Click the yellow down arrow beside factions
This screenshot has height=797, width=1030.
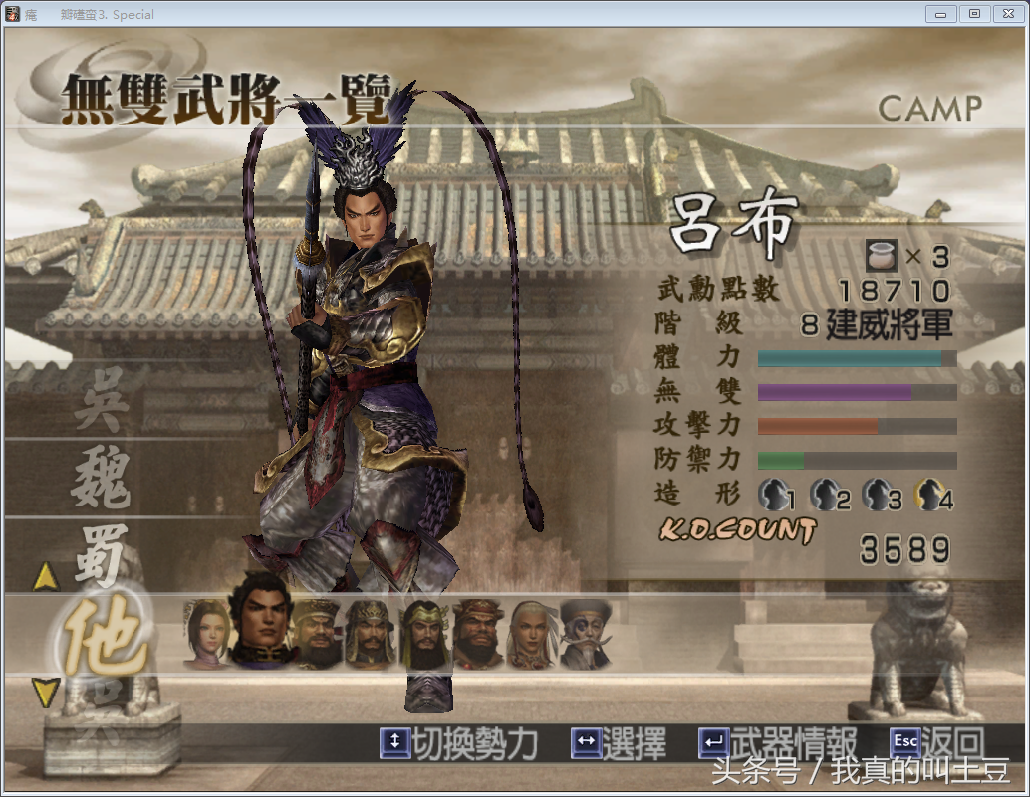click(x=47, y=692)
